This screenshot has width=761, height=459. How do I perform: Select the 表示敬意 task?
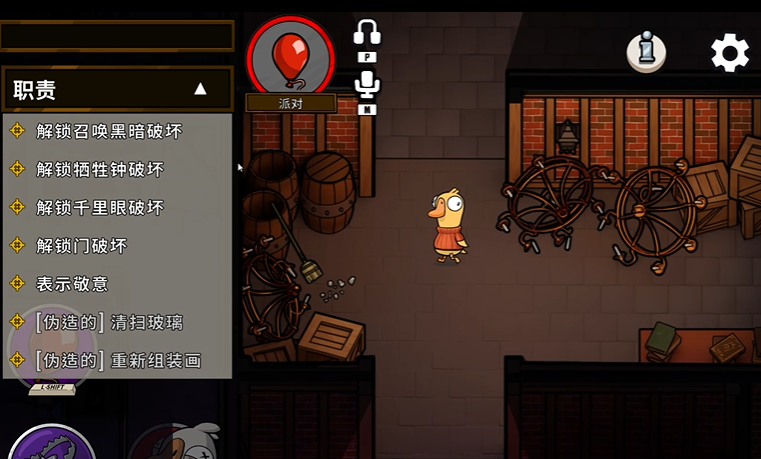72,284
